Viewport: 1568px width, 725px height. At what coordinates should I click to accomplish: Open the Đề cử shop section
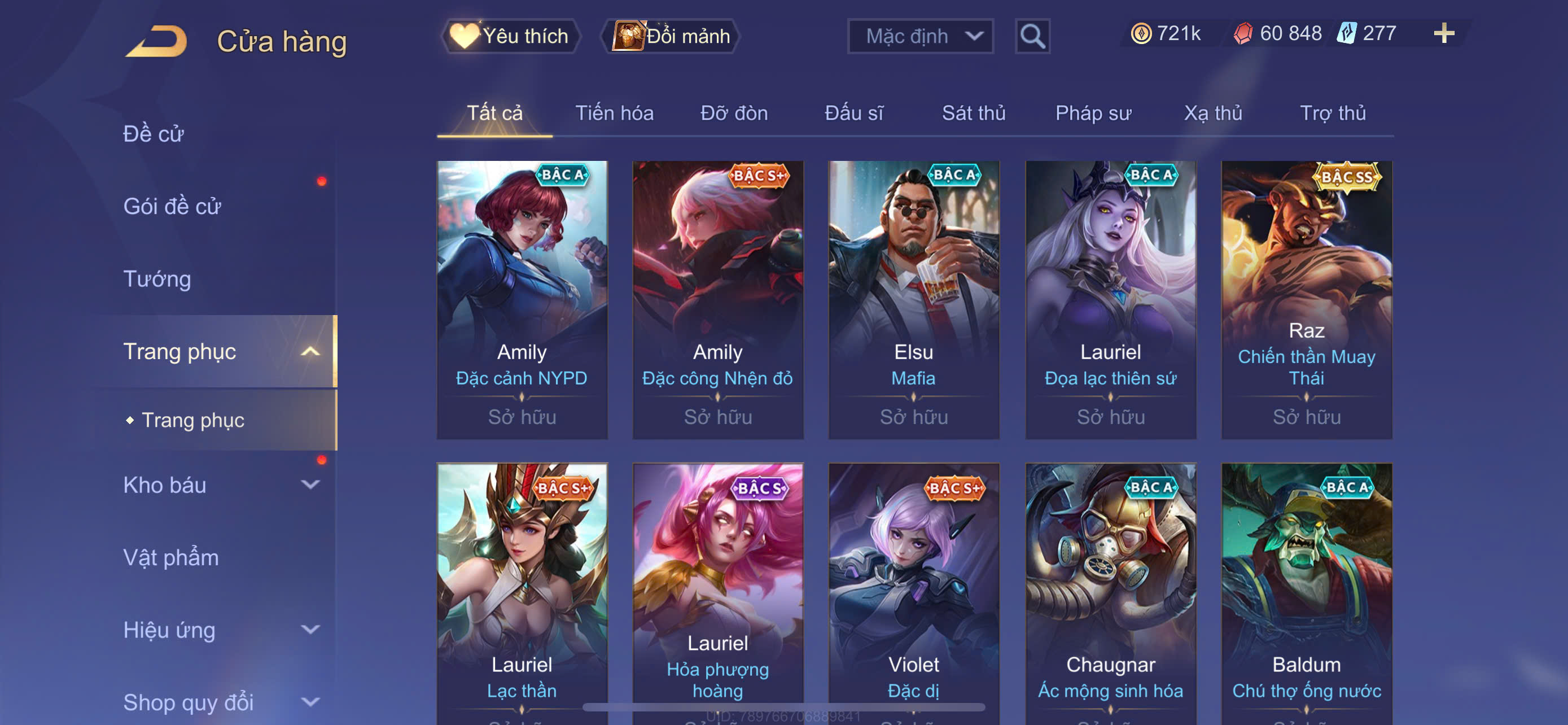pos(154,133)
